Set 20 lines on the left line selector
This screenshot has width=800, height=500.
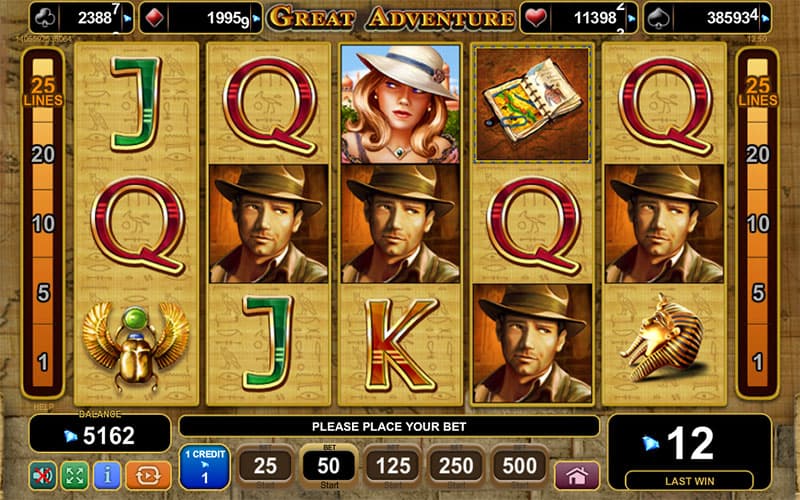43,154
